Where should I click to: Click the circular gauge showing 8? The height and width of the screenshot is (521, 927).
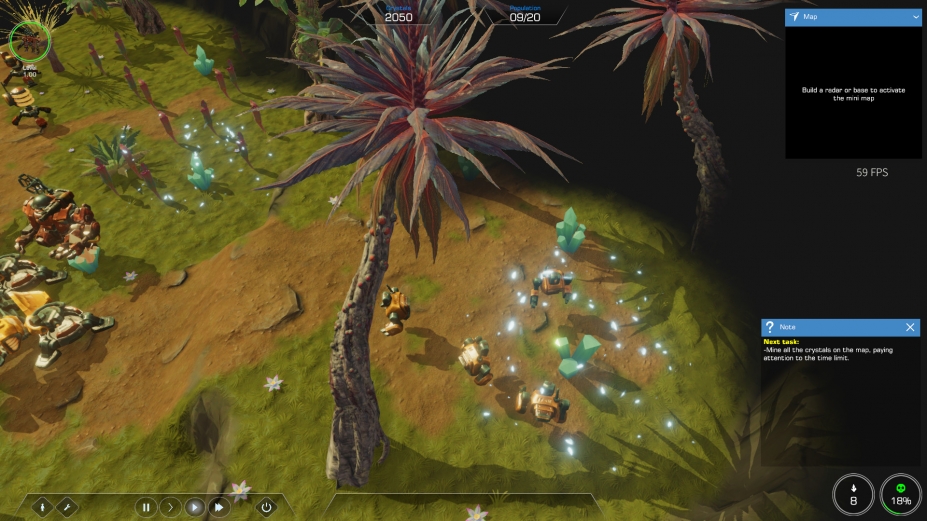pyautogui.click(x=853, y=495)
